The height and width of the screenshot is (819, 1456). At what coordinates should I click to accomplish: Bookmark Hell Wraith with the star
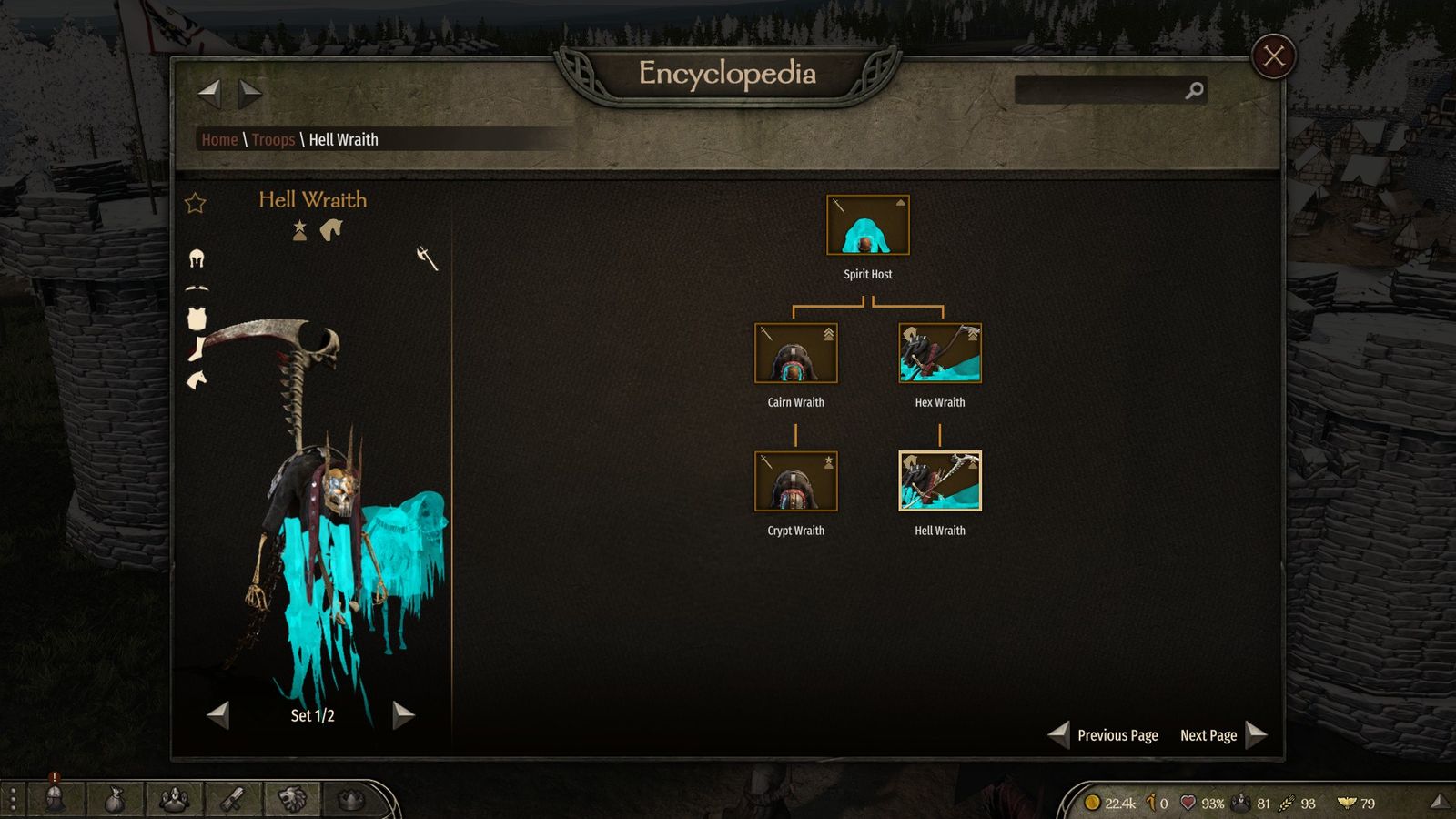click(196, 203)
